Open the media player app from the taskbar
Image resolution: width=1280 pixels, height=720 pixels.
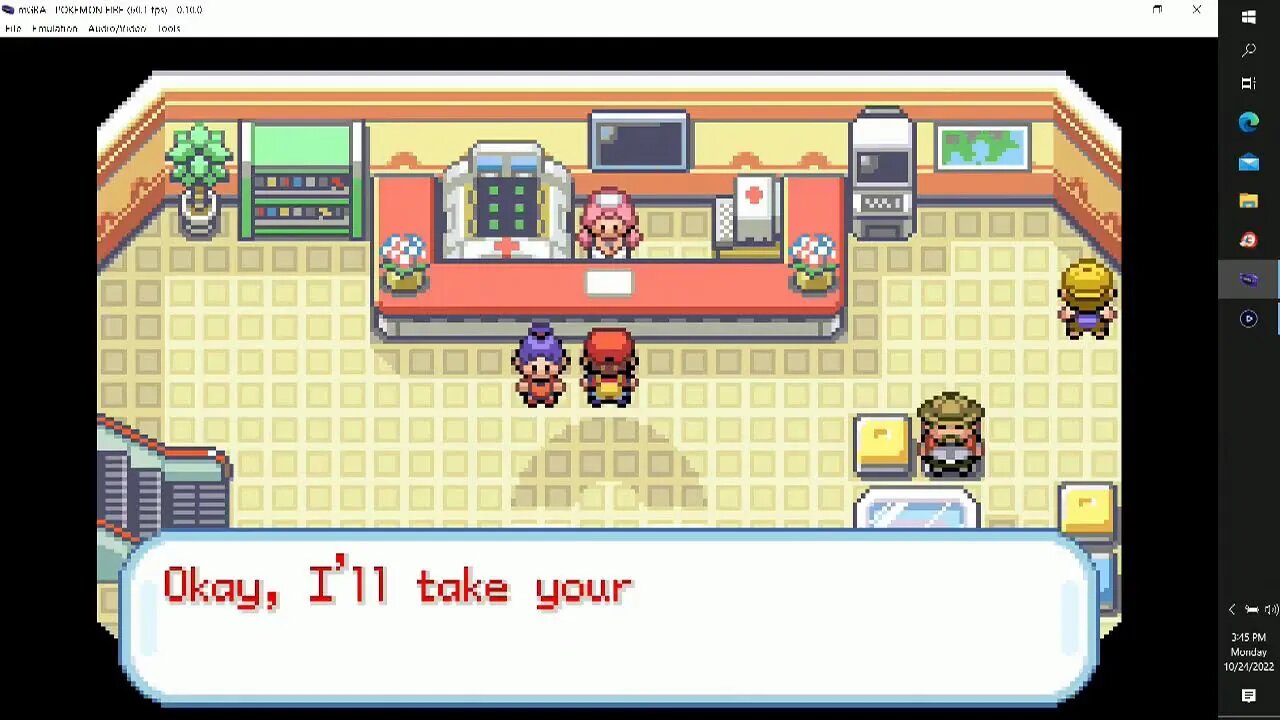1248,319
